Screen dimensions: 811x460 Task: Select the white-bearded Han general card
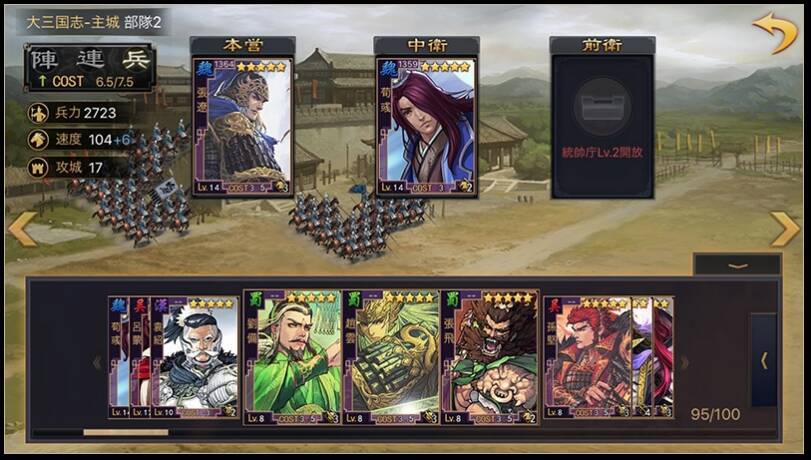coord(195,358)
